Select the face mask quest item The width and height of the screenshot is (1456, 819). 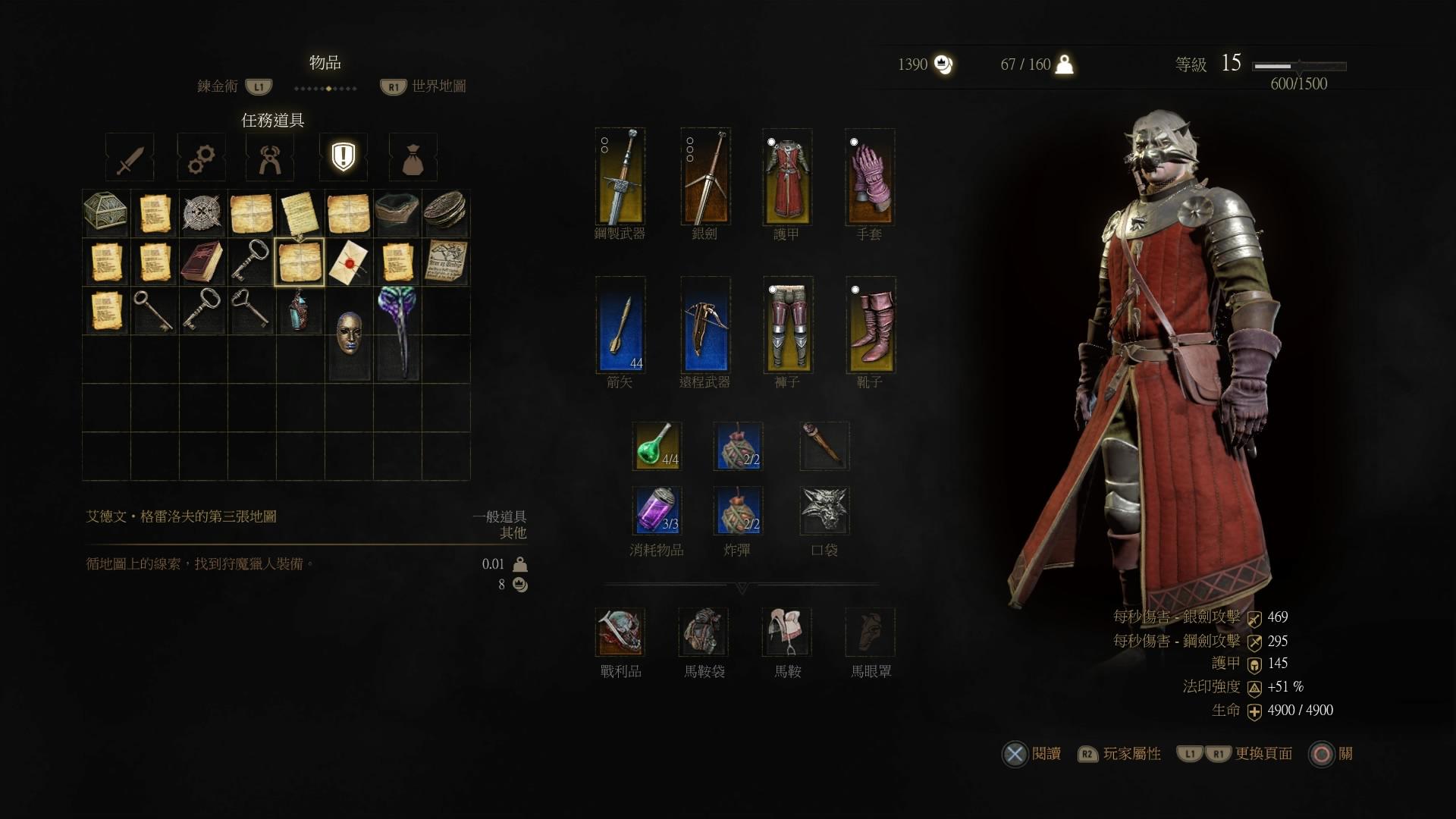(348, 334)
